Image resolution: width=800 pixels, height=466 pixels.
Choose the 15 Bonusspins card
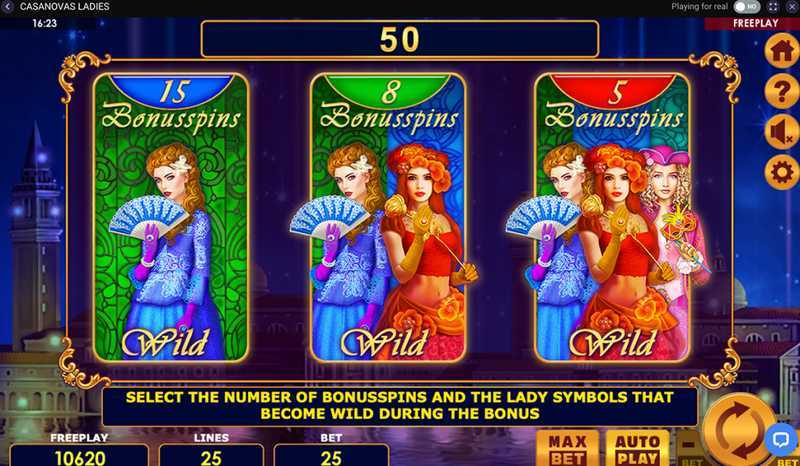pyautogui.click(x=170, y=216)
